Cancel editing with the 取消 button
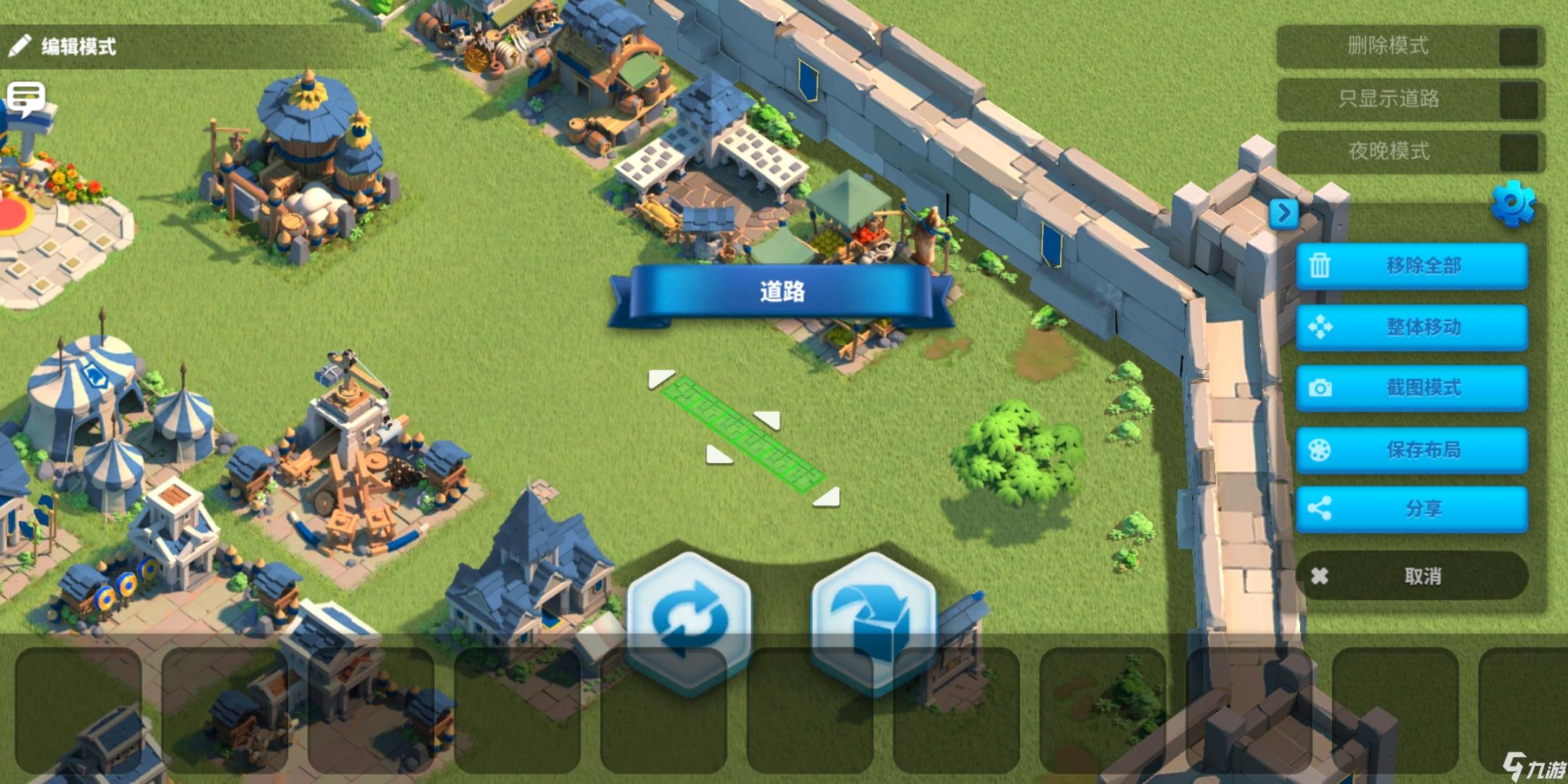This screenshot has height=784, width=1568. pyautogui.click(x=1411, y=576)
